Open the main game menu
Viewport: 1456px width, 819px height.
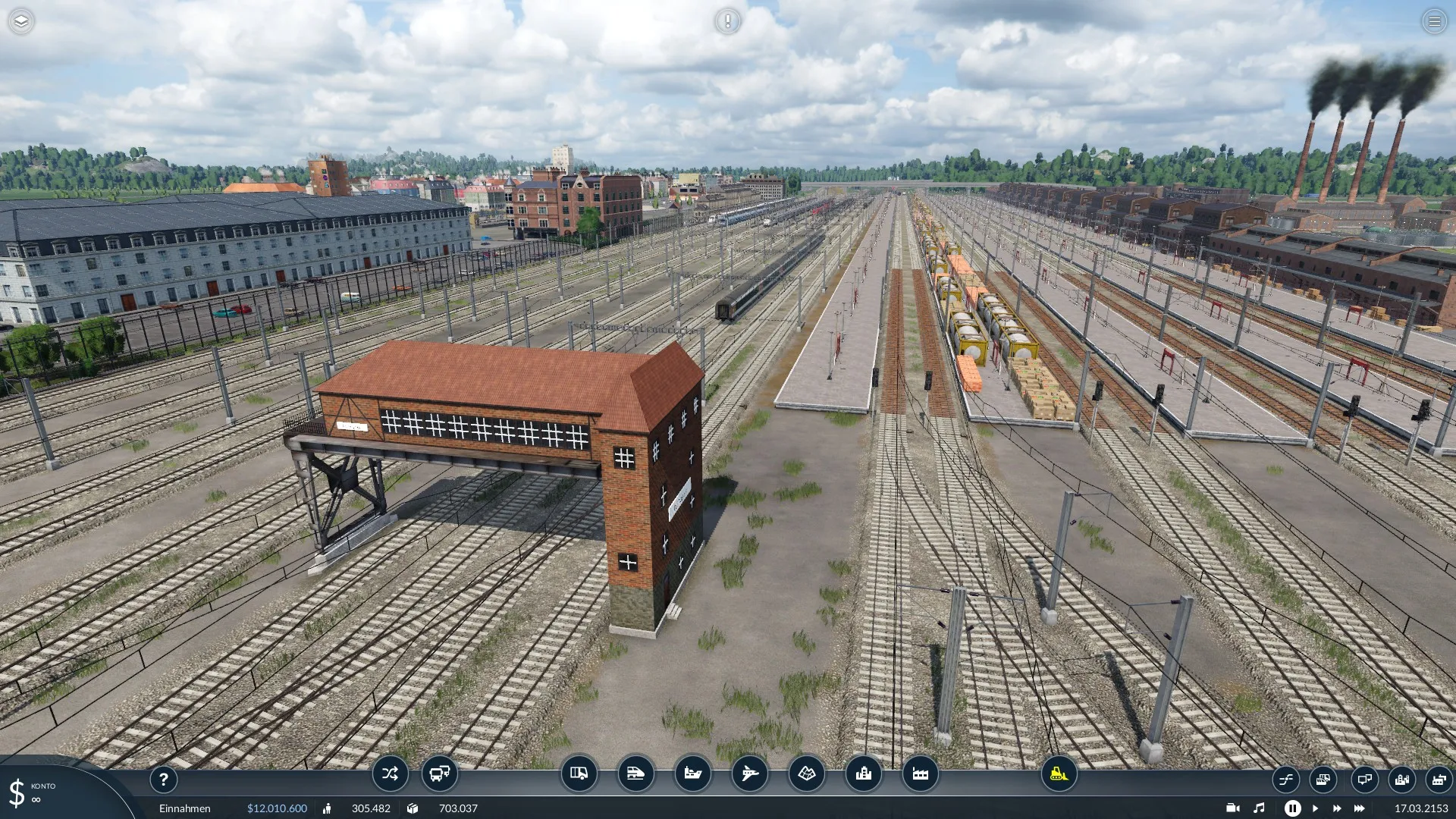(1434, 21)
